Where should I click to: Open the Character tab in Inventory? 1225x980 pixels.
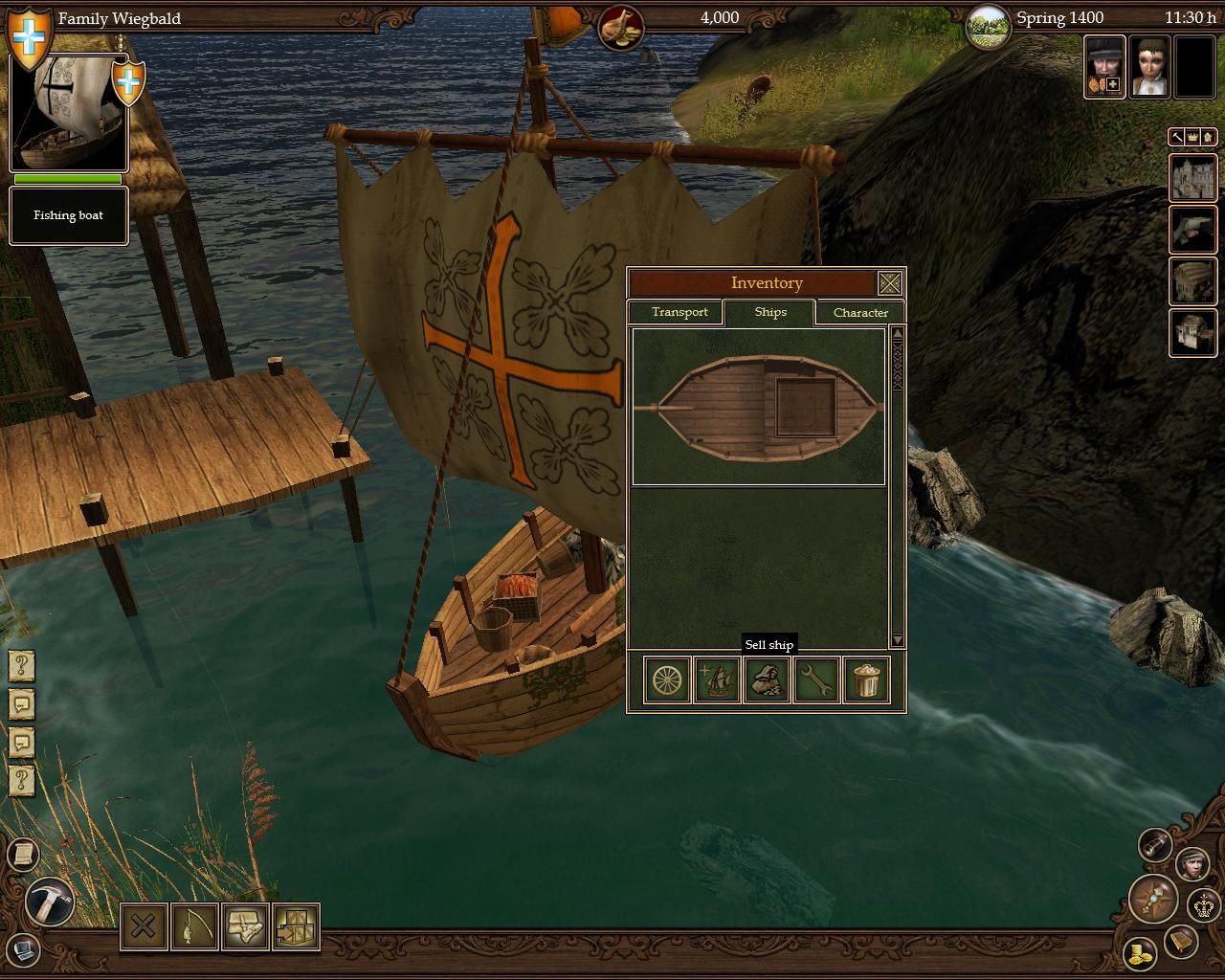coord(860,313)
